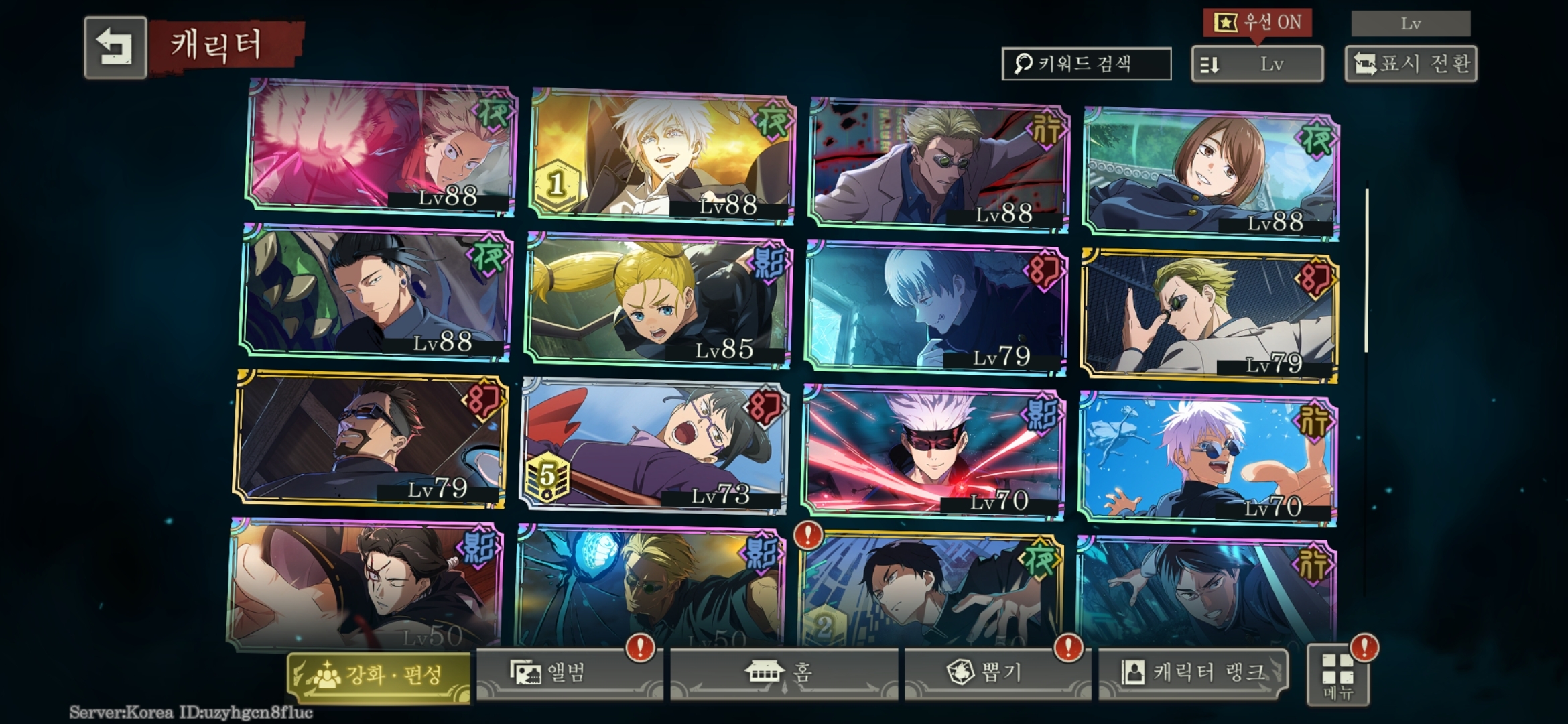1568x724 pixels.
Task: Select the Lv85 blonde ponytail character card
Action: (x=659, y=300)
